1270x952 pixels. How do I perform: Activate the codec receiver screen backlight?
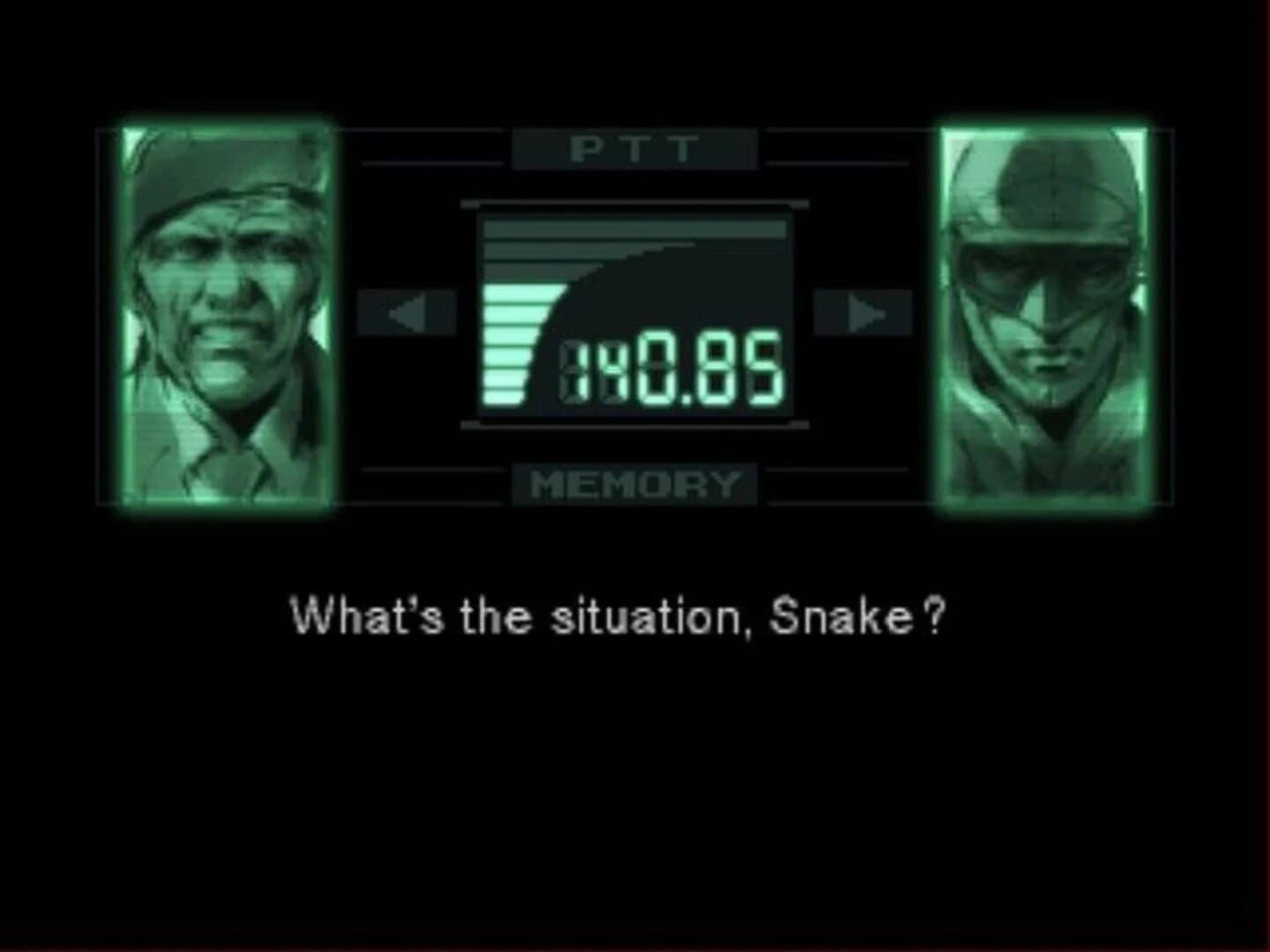click(635, 313)
